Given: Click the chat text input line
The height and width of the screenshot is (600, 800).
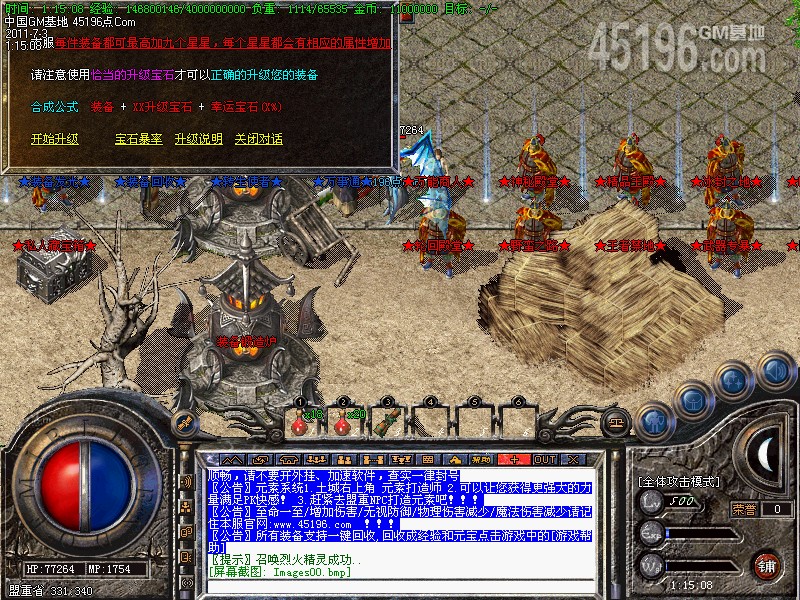Looking at the screenshot, I should pos(400,587).
